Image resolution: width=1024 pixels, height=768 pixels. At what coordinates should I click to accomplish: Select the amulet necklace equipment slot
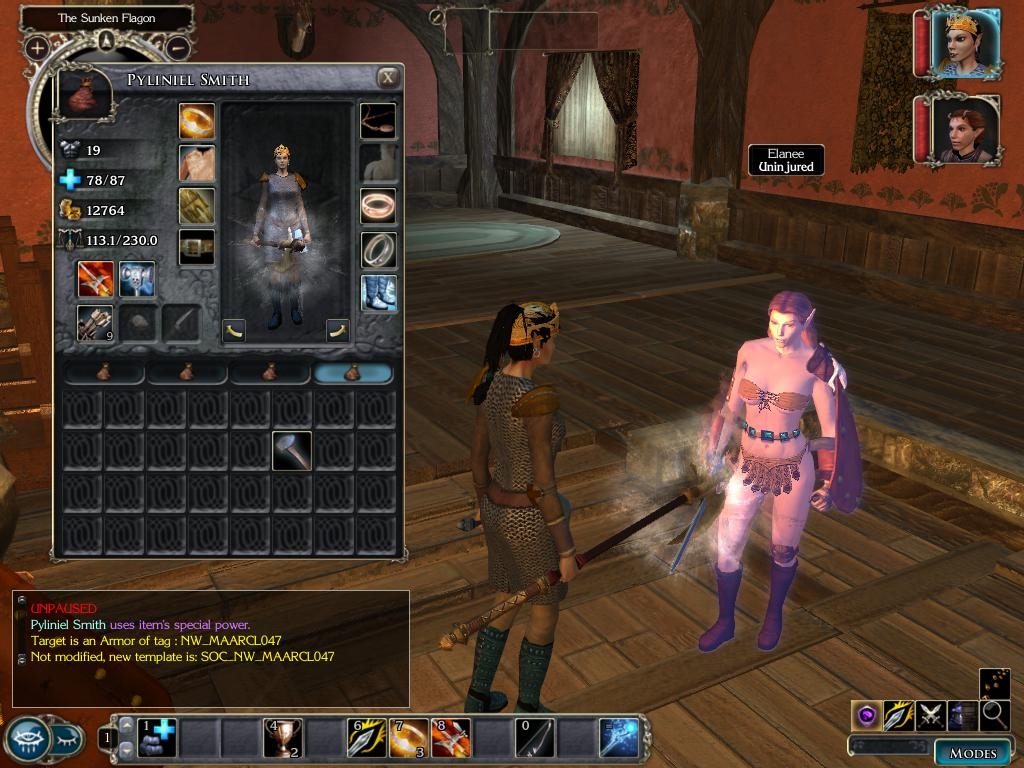click(378, 120)
